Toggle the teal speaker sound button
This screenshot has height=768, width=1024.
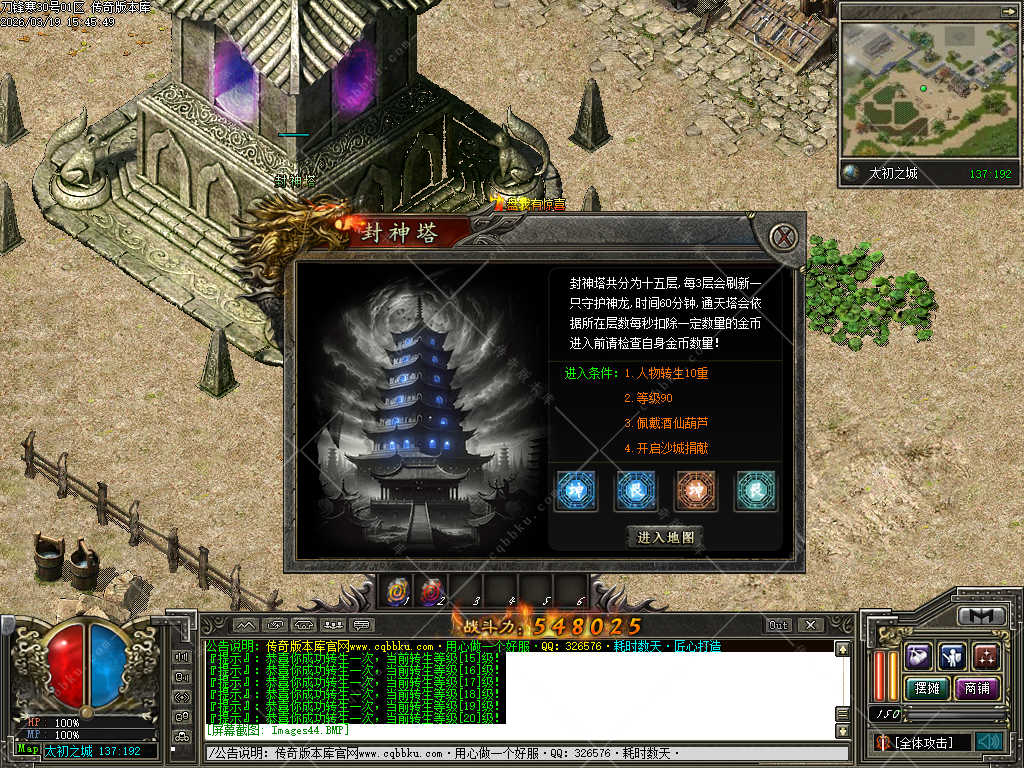[x=988, y=742]
